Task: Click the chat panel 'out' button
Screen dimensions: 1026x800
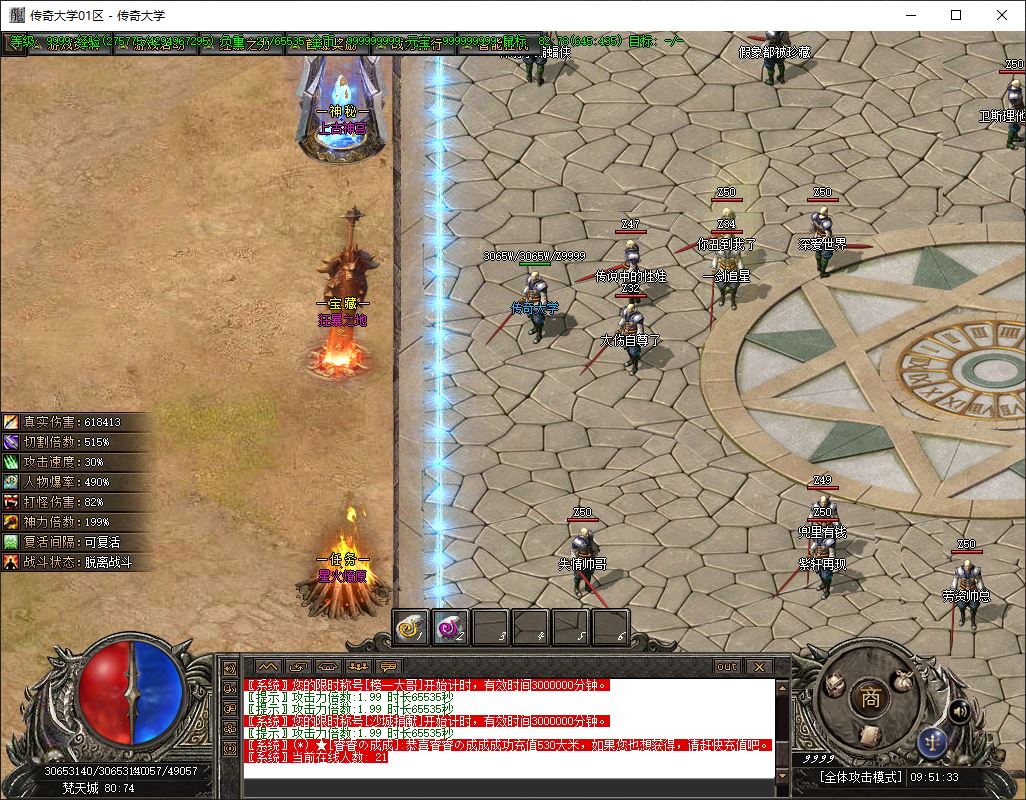Action: [727, 666]
